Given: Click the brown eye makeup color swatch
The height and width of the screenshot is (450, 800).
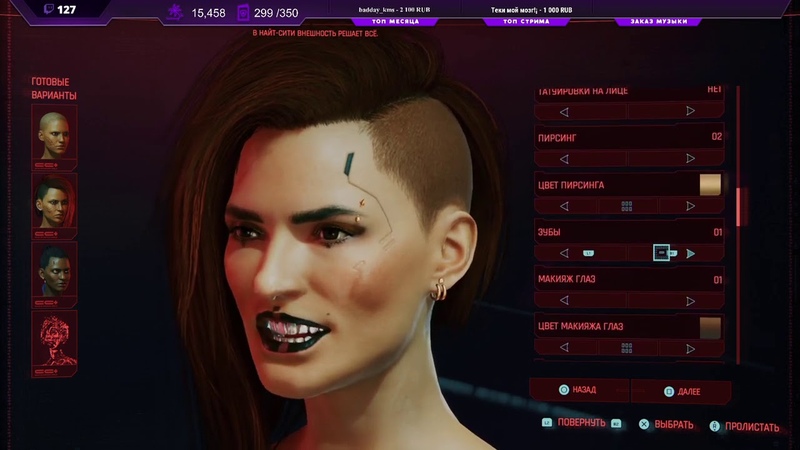Looking at the screenshot, I should 710,327.
